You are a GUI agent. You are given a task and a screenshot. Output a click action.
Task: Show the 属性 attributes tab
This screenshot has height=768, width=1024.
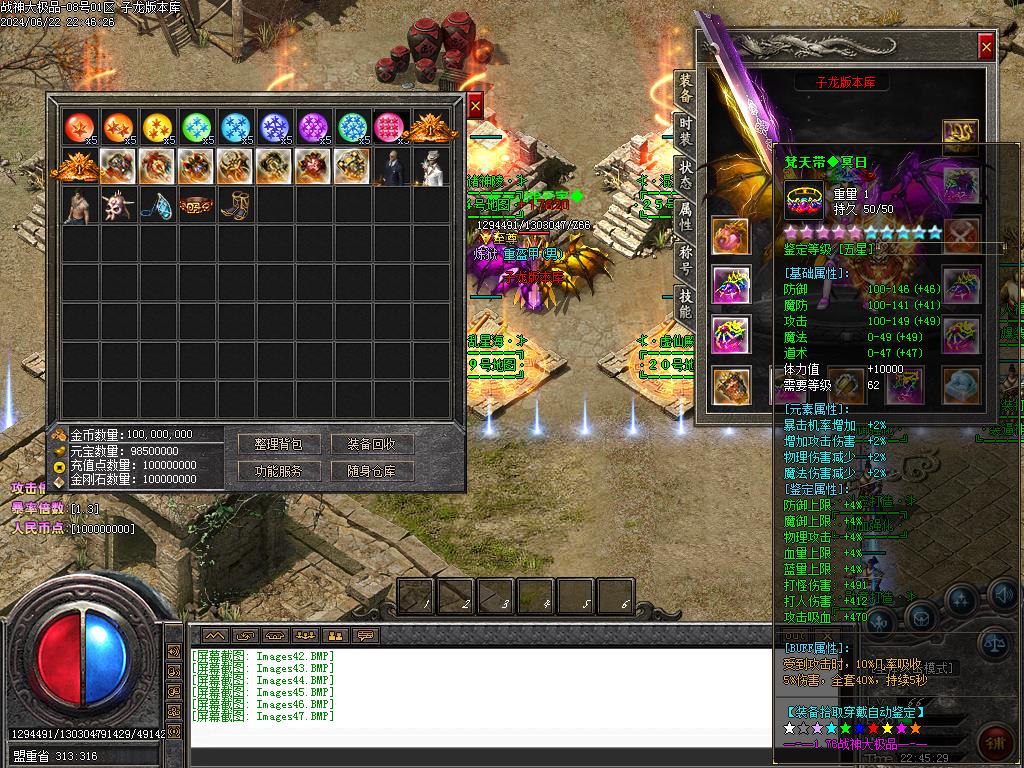tap(685, 215)
